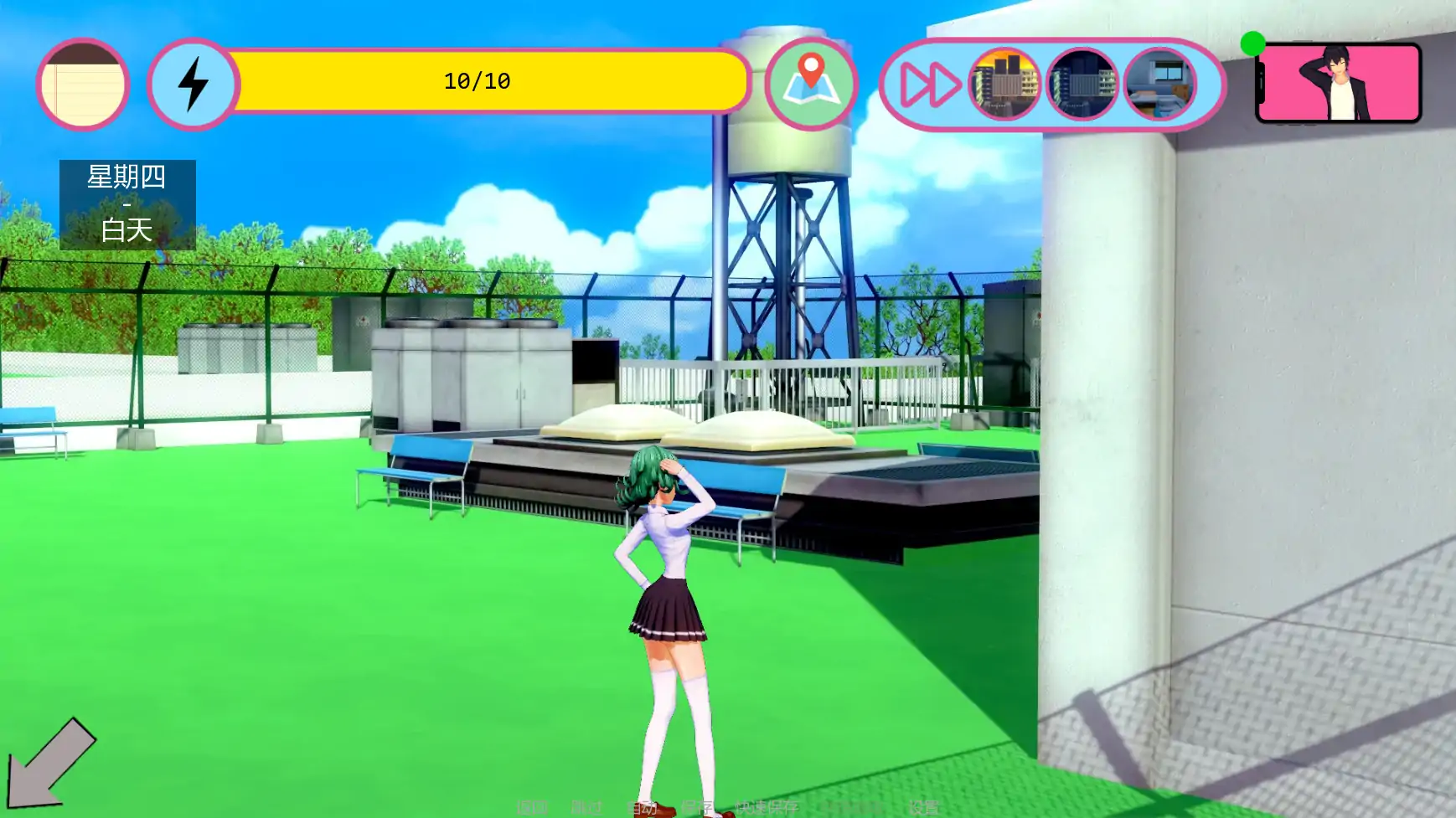Select 快速保存 quick save
Image resolution: width=1456 pixels, height=818 pixels.
767,808
